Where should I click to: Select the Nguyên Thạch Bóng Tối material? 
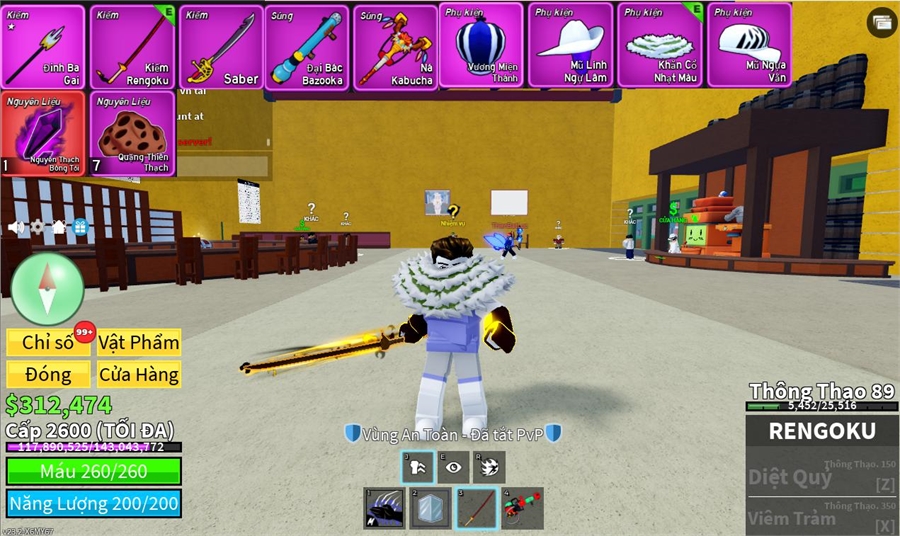[x=43, y=134]
